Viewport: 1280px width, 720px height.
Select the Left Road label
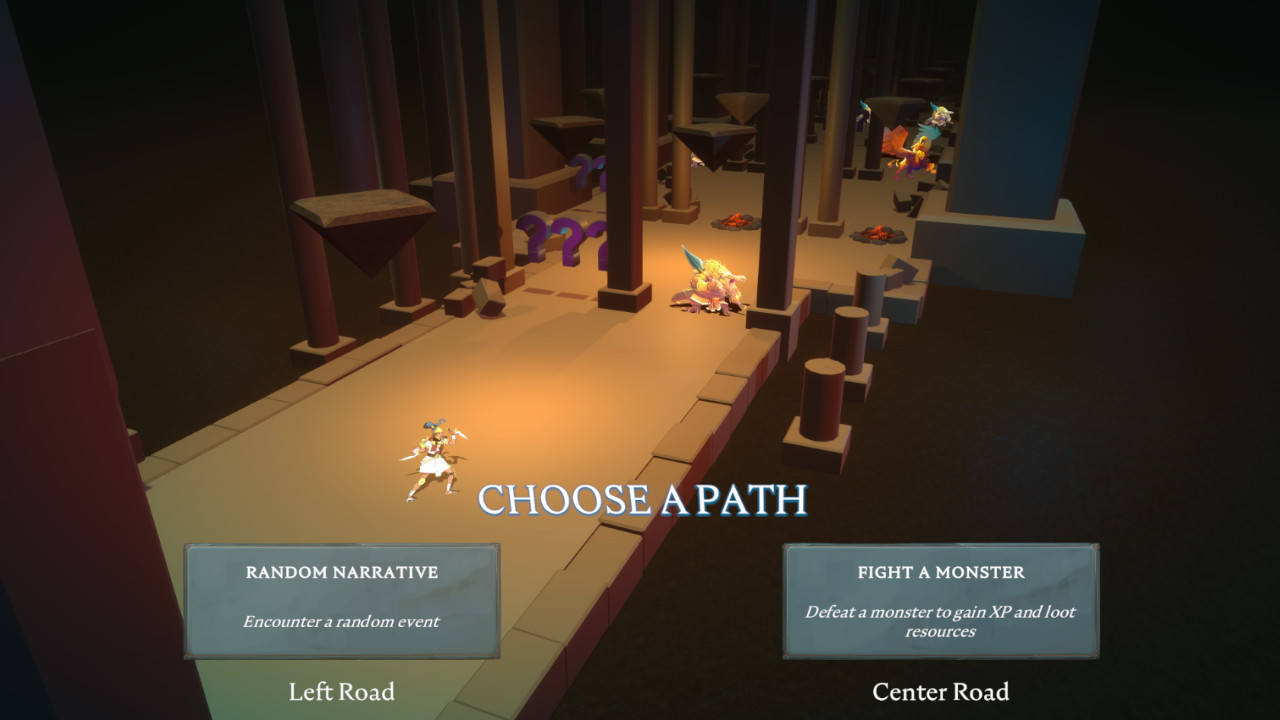[x=340, y=691]
